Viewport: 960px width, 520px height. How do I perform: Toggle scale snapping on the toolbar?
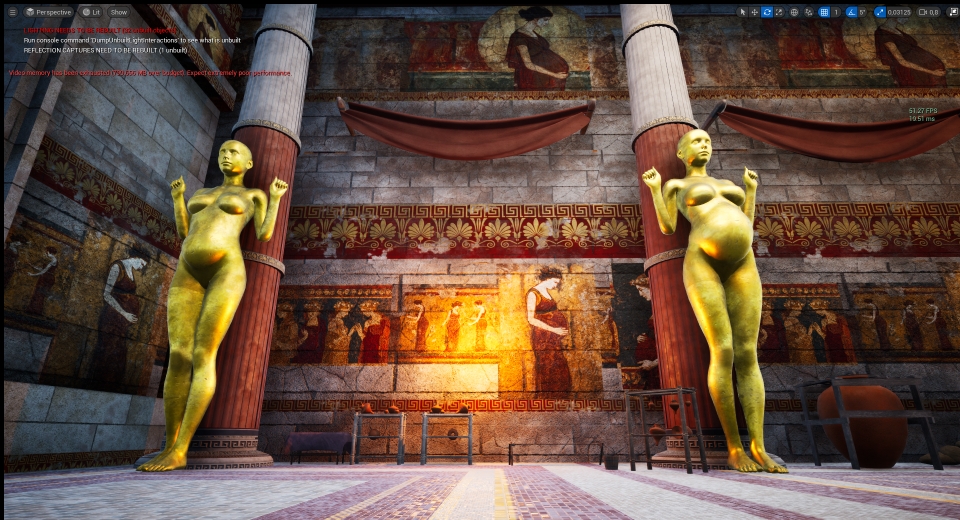tap(880, 12)
